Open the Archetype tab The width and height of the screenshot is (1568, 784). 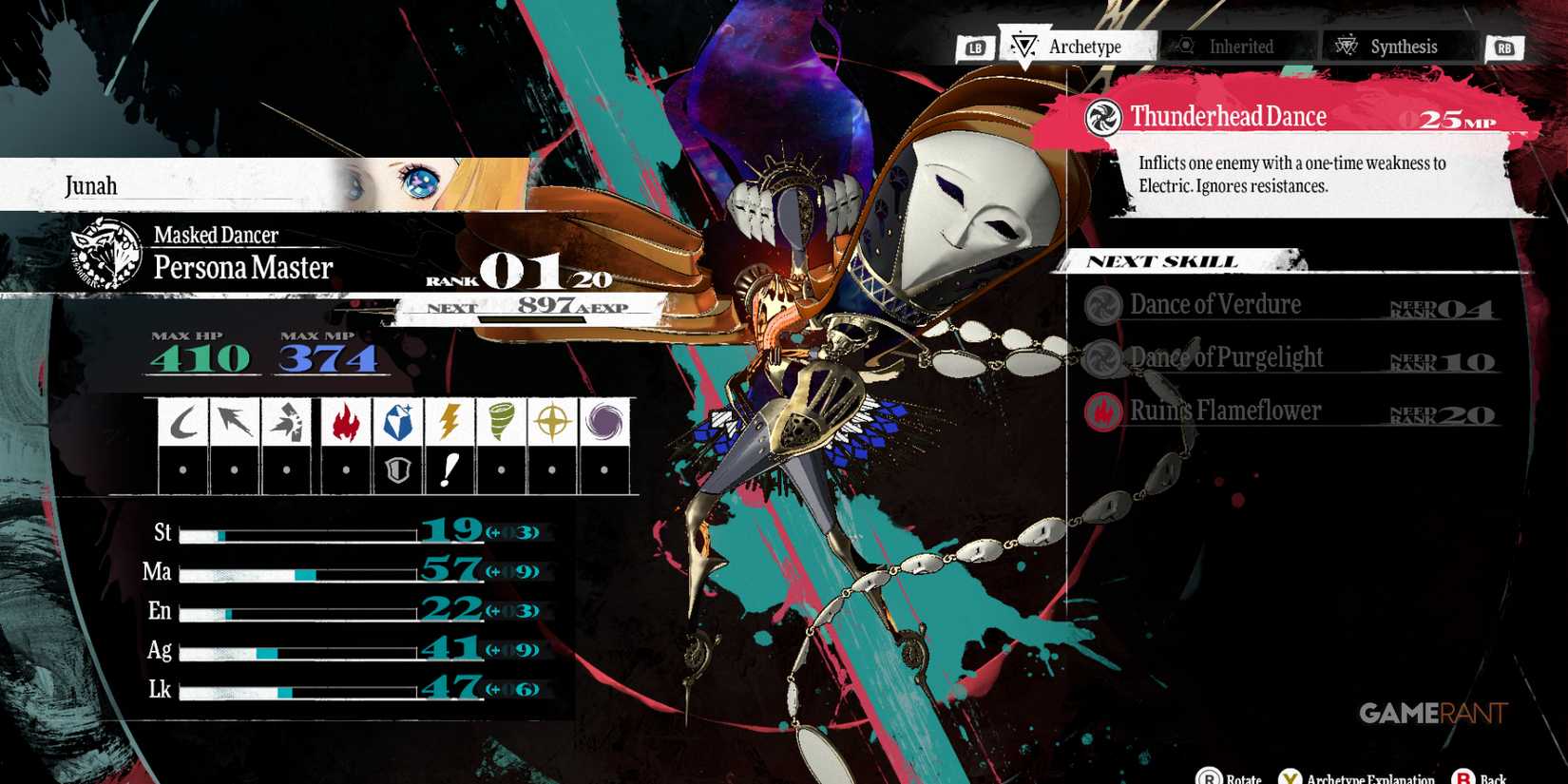[x=1083, y=46]
